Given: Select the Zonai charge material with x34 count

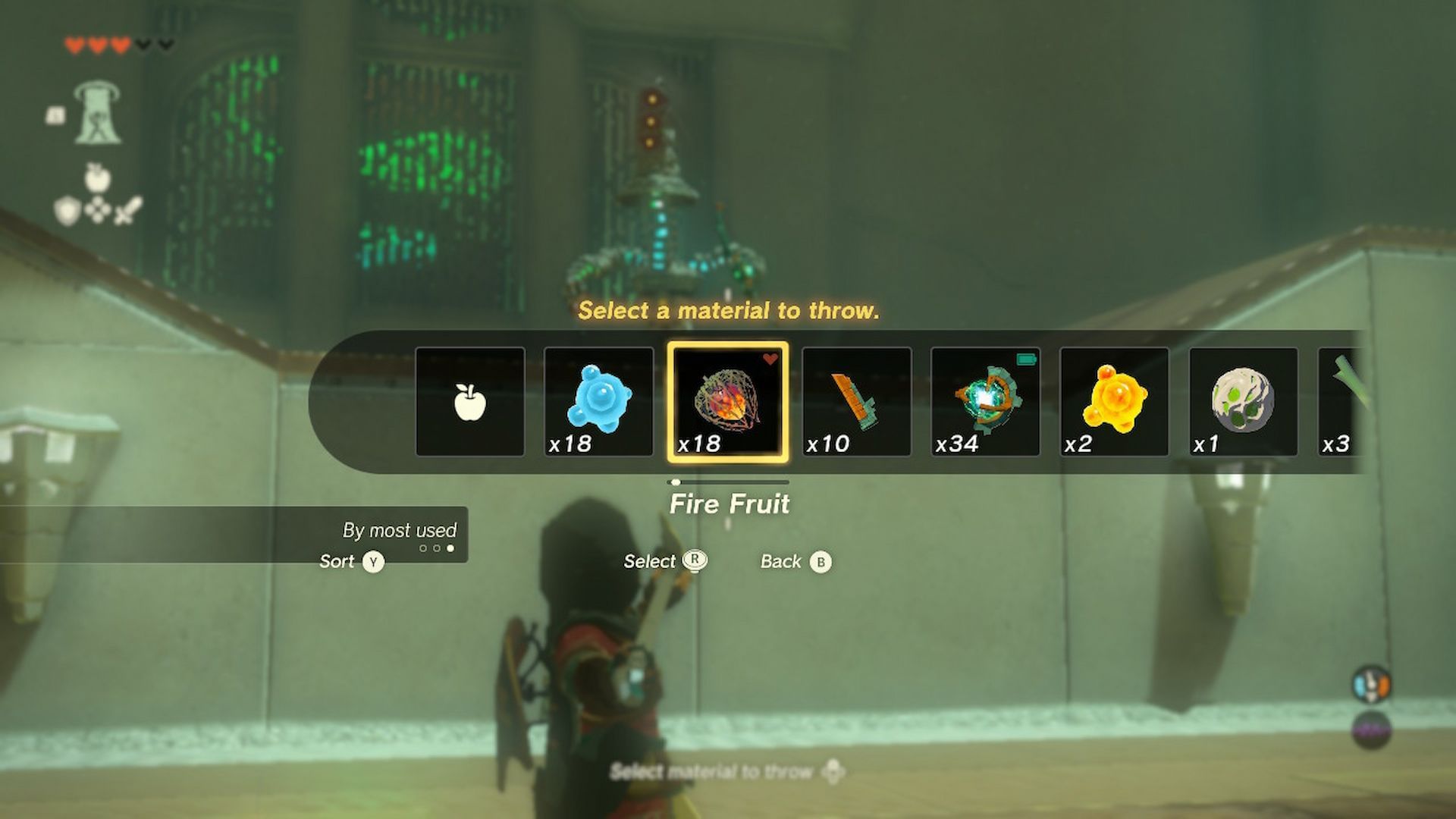Looking at the screenshot, I should pos(986,402).
